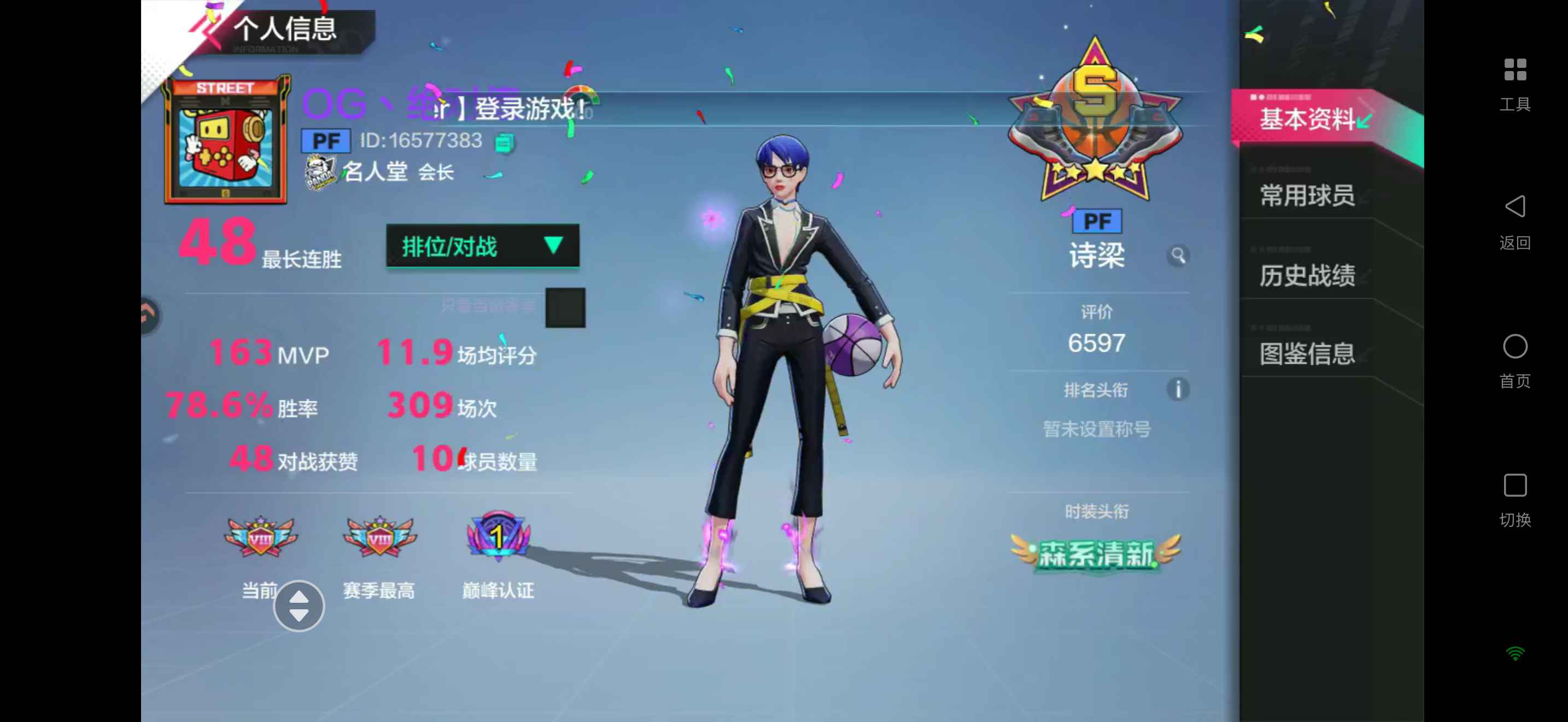Open the 排位/对战 dropdown
This screenshot has height=722, width=1568.
483,247
